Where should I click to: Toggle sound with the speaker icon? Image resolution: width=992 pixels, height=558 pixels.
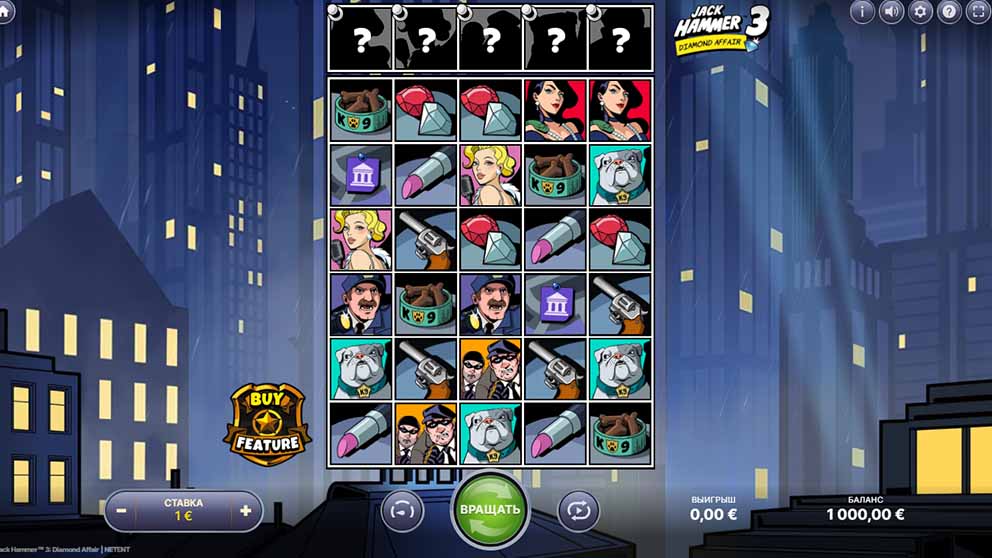(x=891, y=12)
